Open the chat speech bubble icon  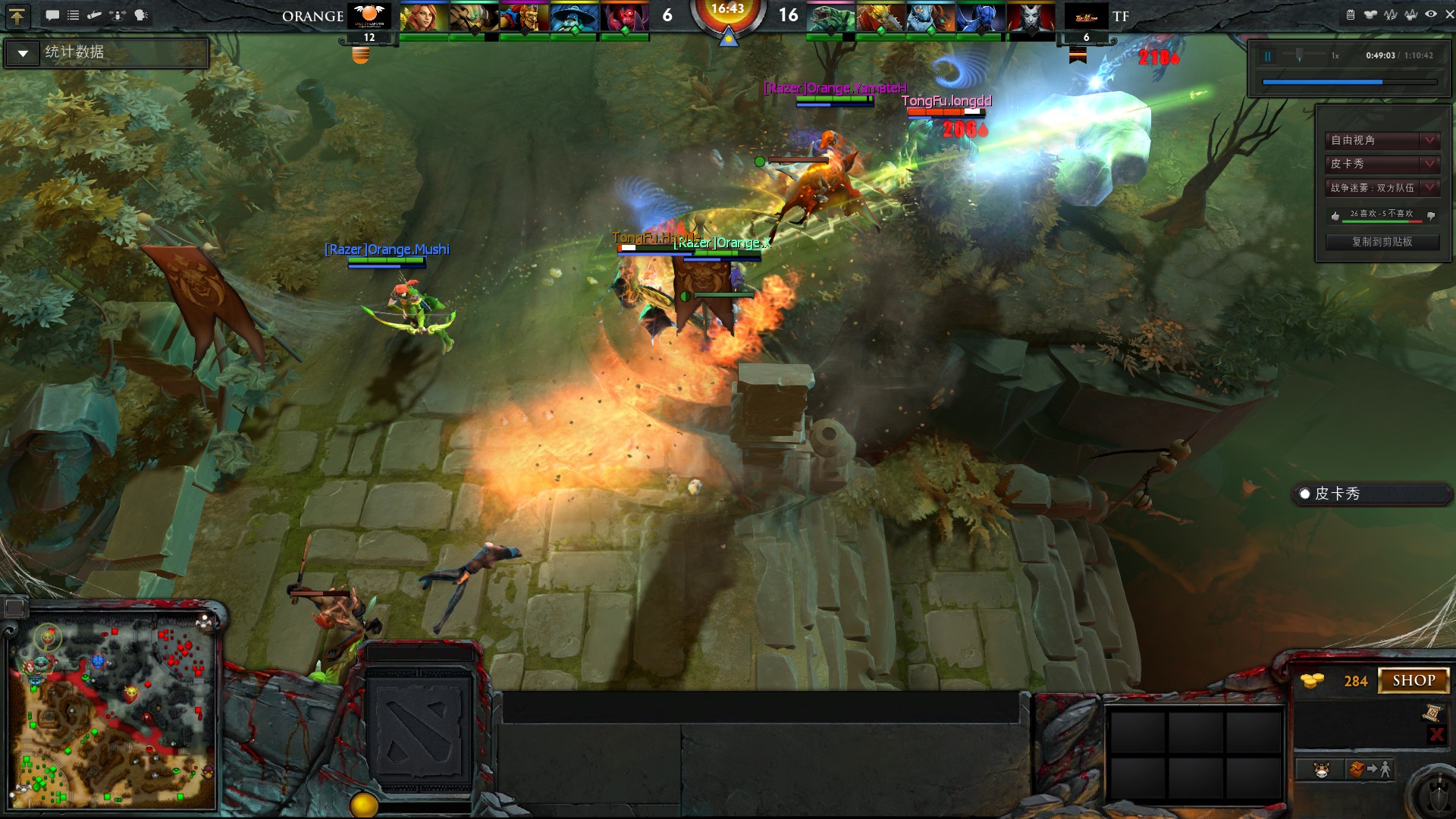pyautogui.click(x=52, y=15)
